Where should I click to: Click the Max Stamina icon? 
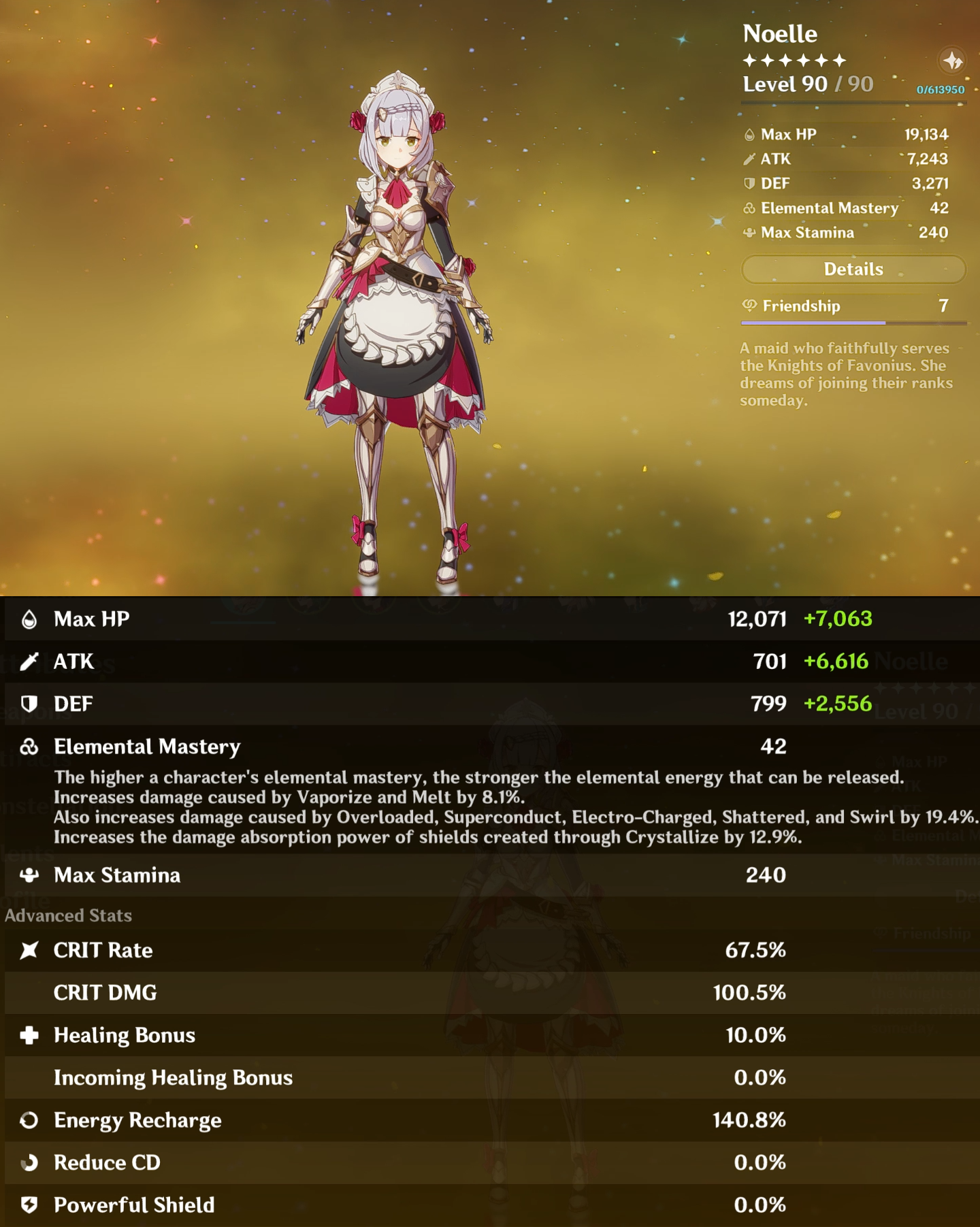[x=29, y=874]
